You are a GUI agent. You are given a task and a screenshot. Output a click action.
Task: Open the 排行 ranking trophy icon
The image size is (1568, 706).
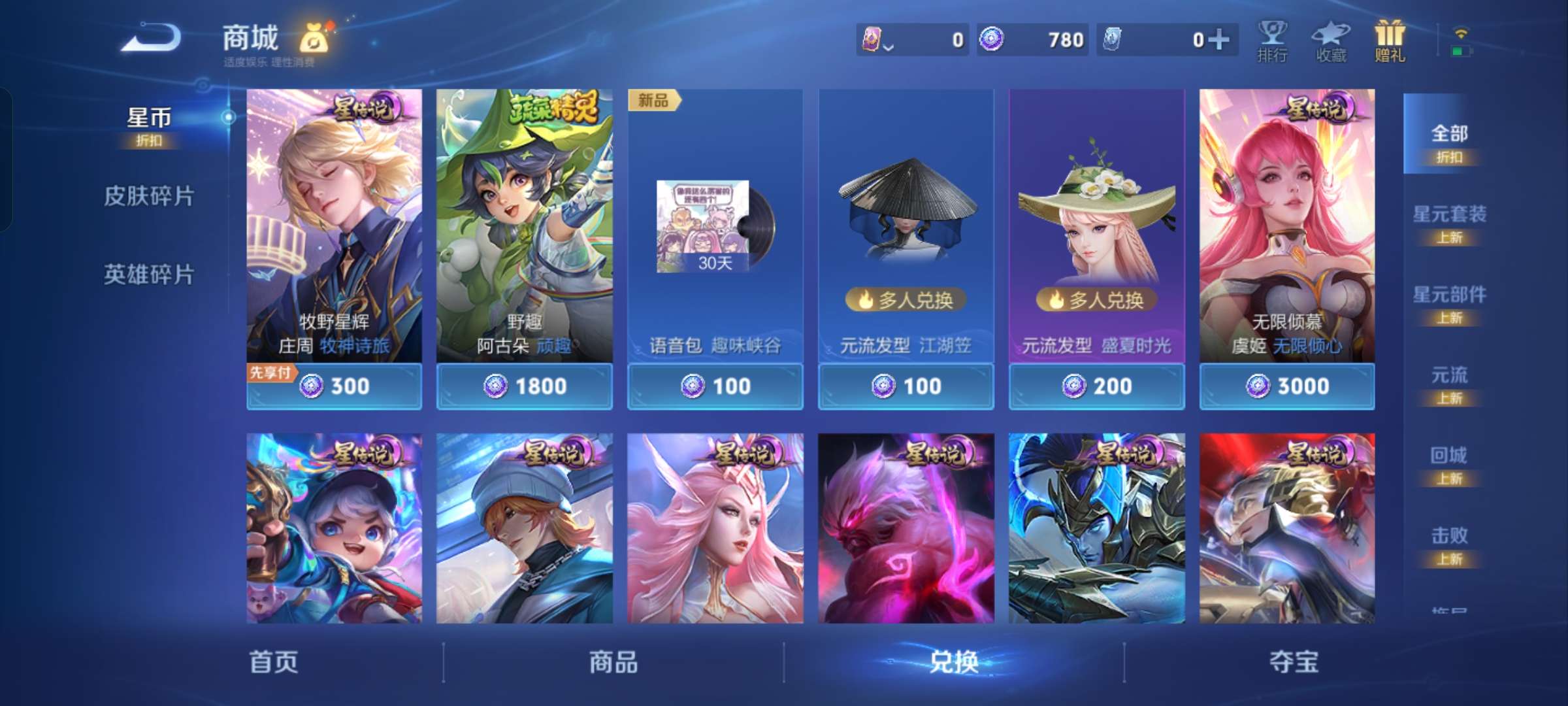1273,41
